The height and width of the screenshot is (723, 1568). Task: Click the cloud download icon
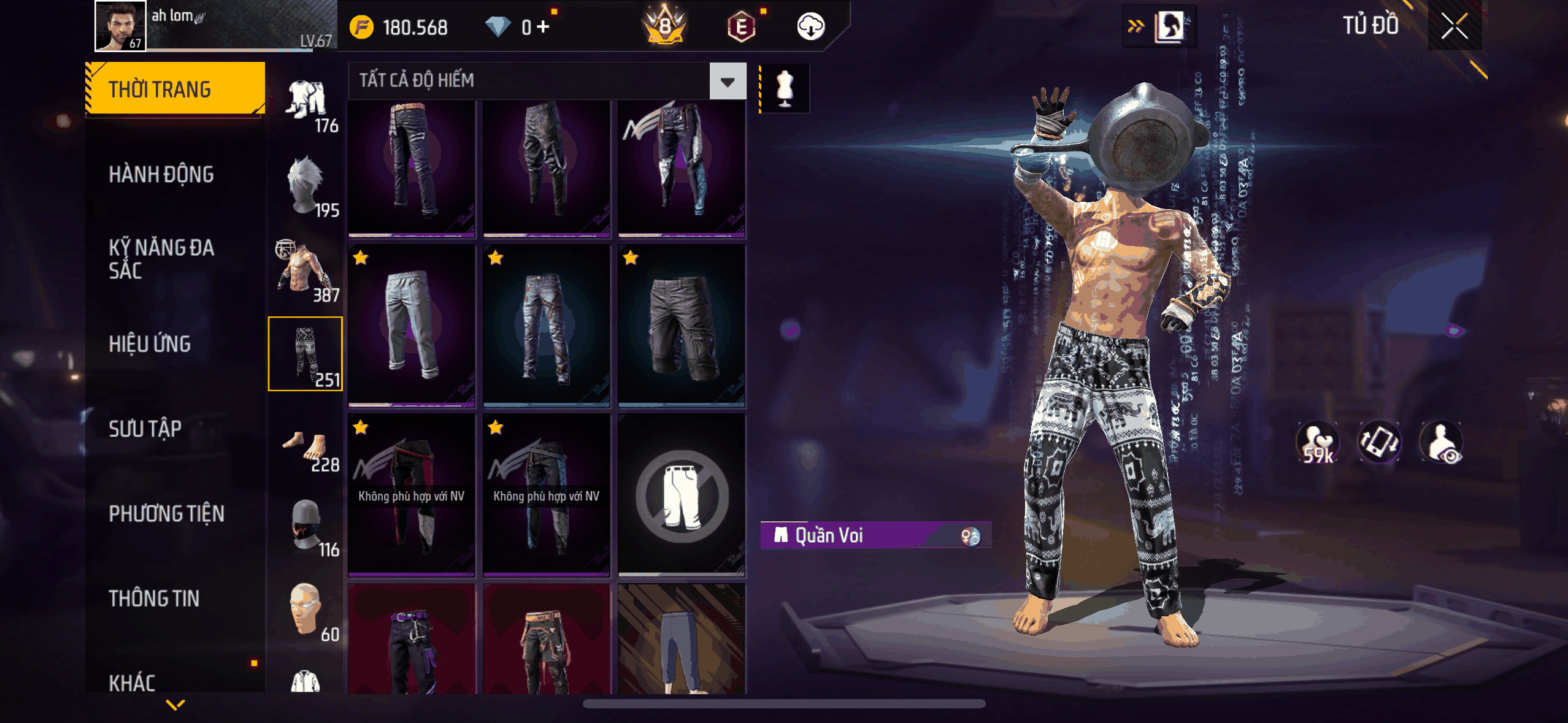tap(810, 27)
